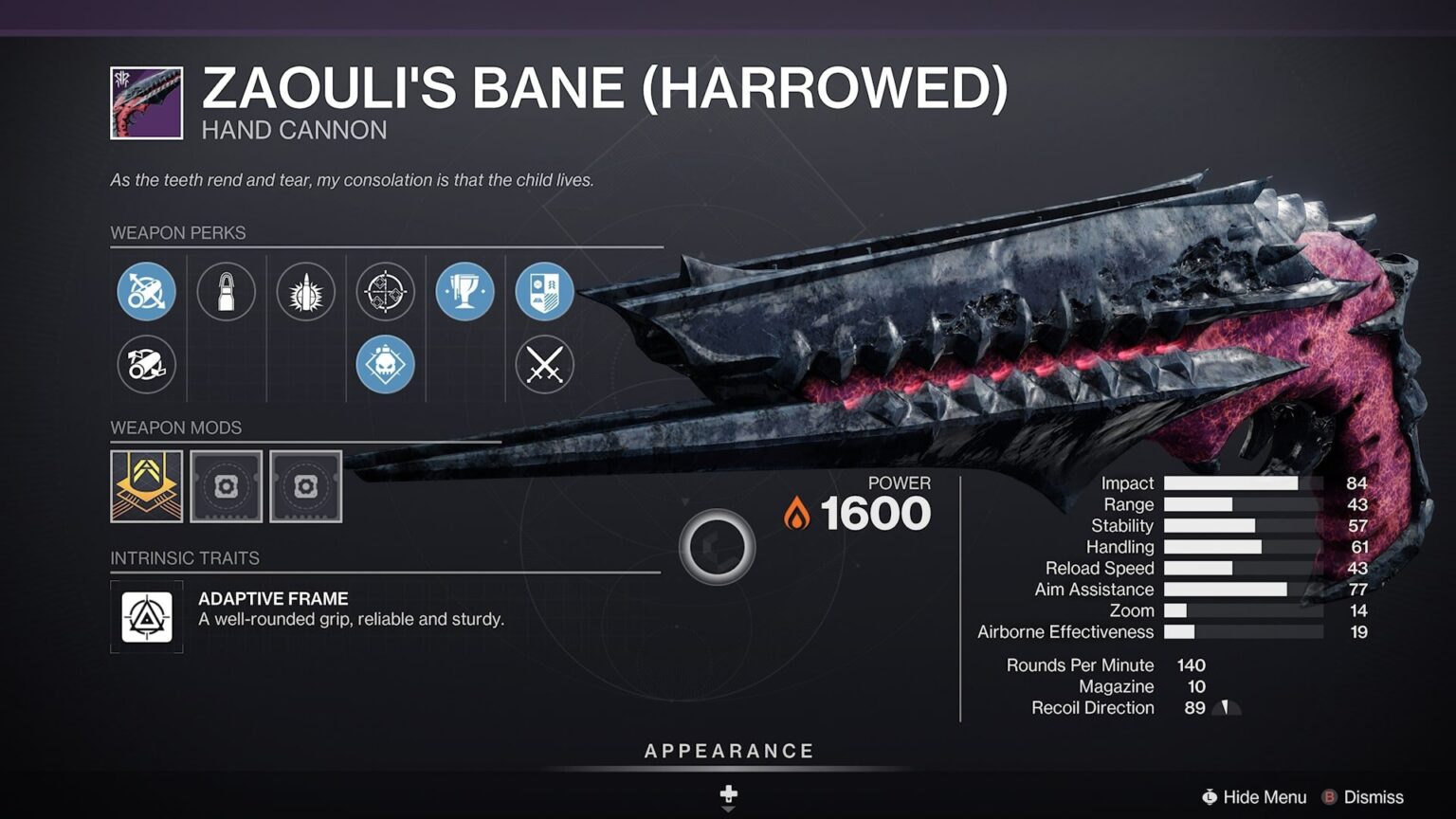This screenshot has width=1456, height=819.
Task: View the Explosive Payload bullet perk
Action: click(304, 292)
